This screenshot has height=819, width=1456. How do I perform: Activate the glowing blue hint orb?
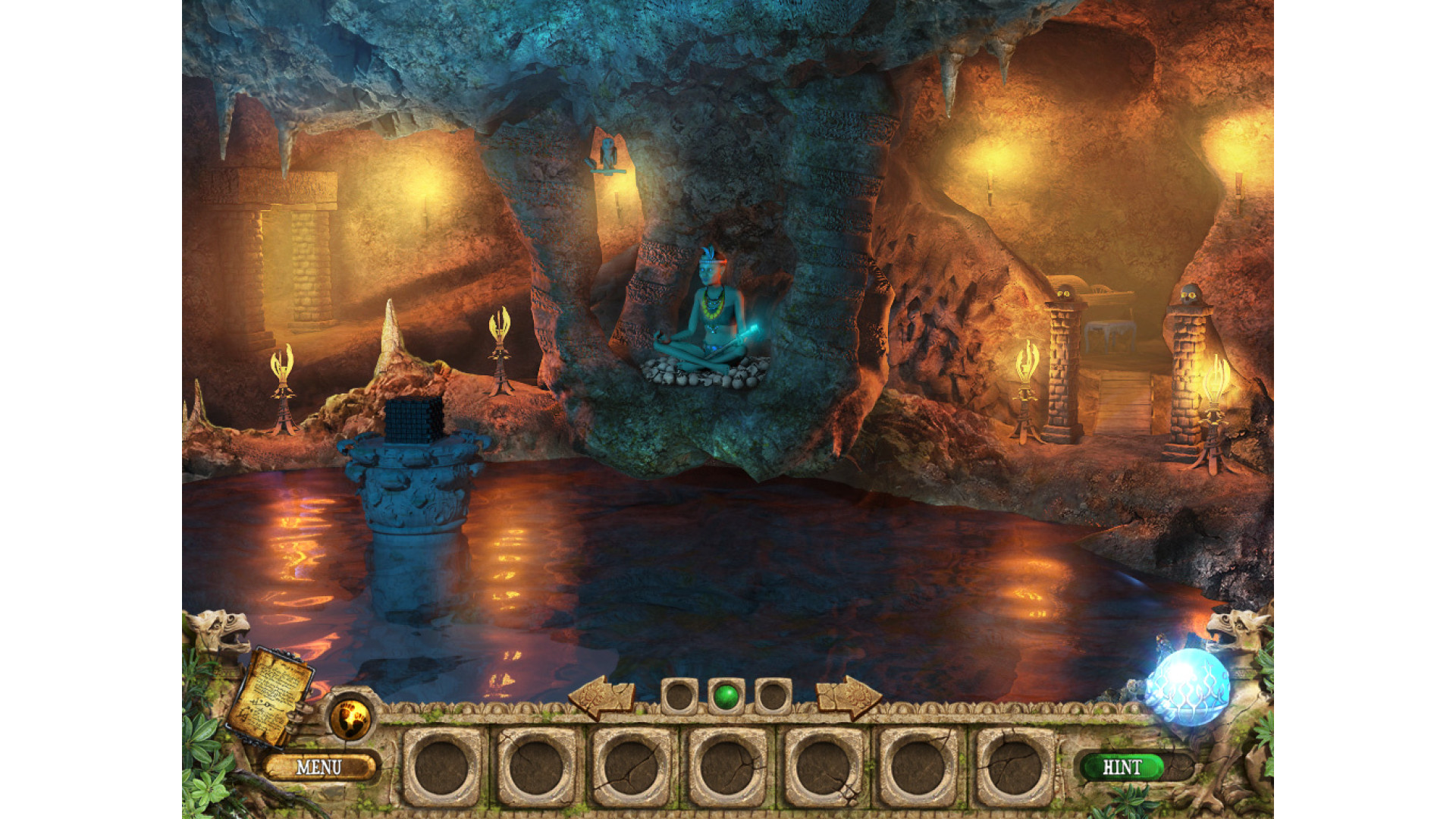tap(1188, 687)
